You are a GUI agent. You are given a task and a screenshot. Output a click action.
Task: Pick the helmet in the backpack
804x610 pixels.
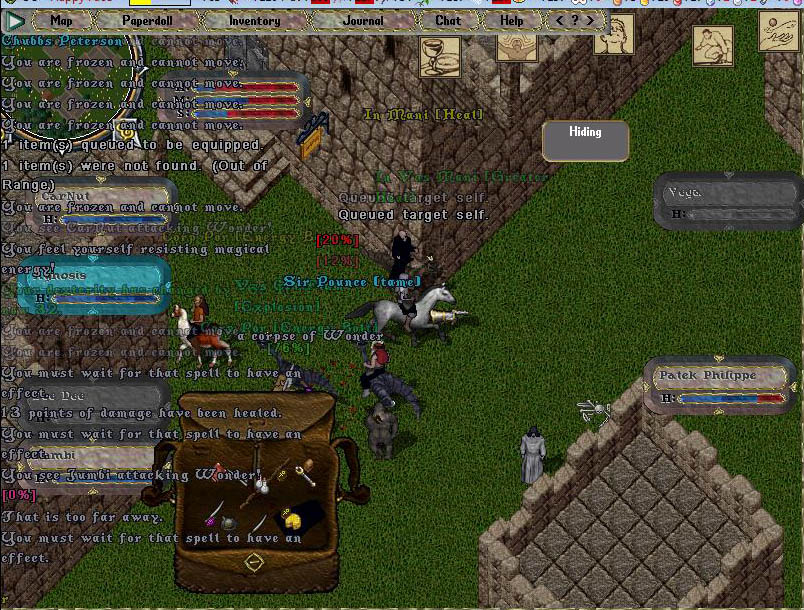(229, 523)
